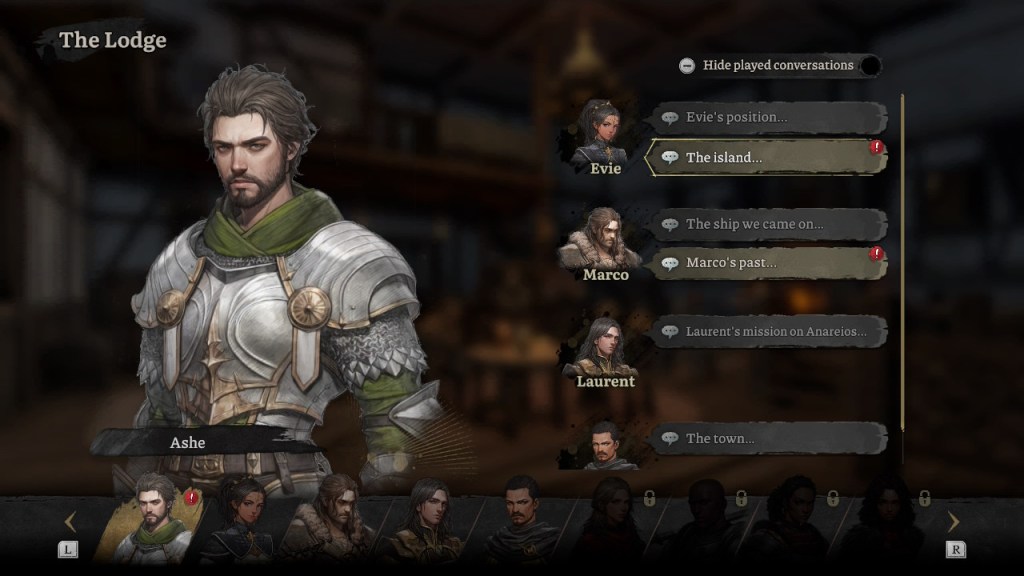The width and height of the screenshot is (1024, 576).
Task: Click the right arrow to cycle characters
Action: pos(952,522)
